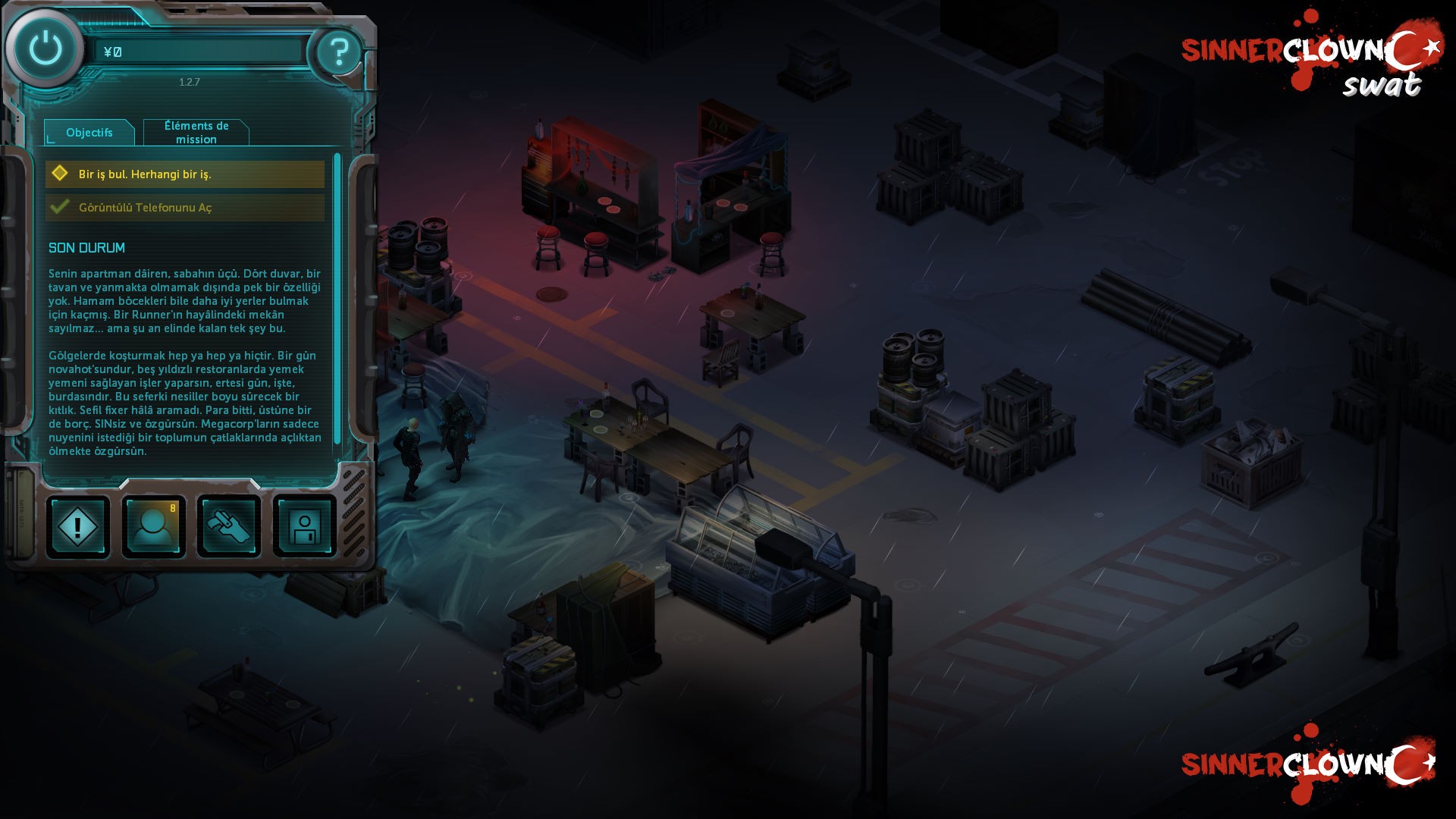Image resolution: width=1456 pixels, height=819 pixels.
Task: Click the ¥0 currency display field
Action: 199,50
